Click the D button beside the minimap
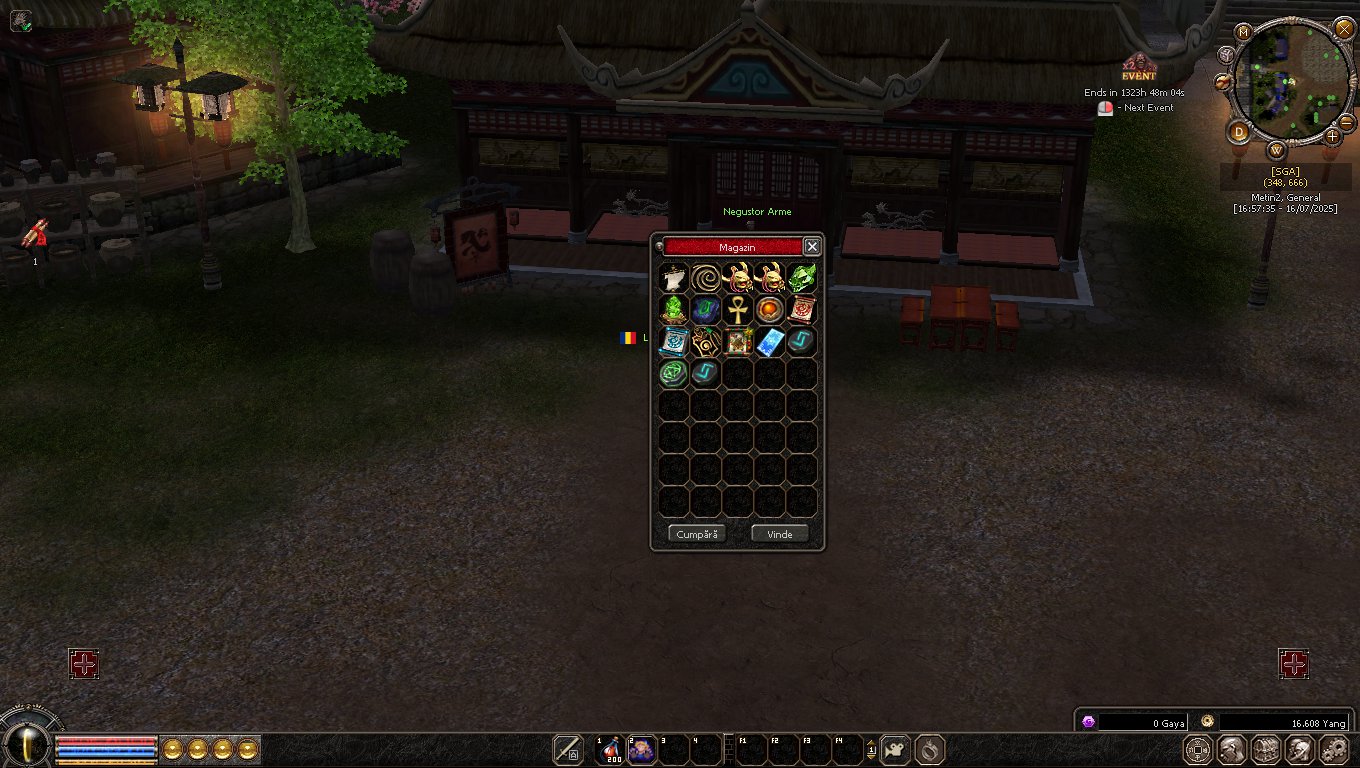The height and width of the screenshot is (768, 1360). [1240, 132]
